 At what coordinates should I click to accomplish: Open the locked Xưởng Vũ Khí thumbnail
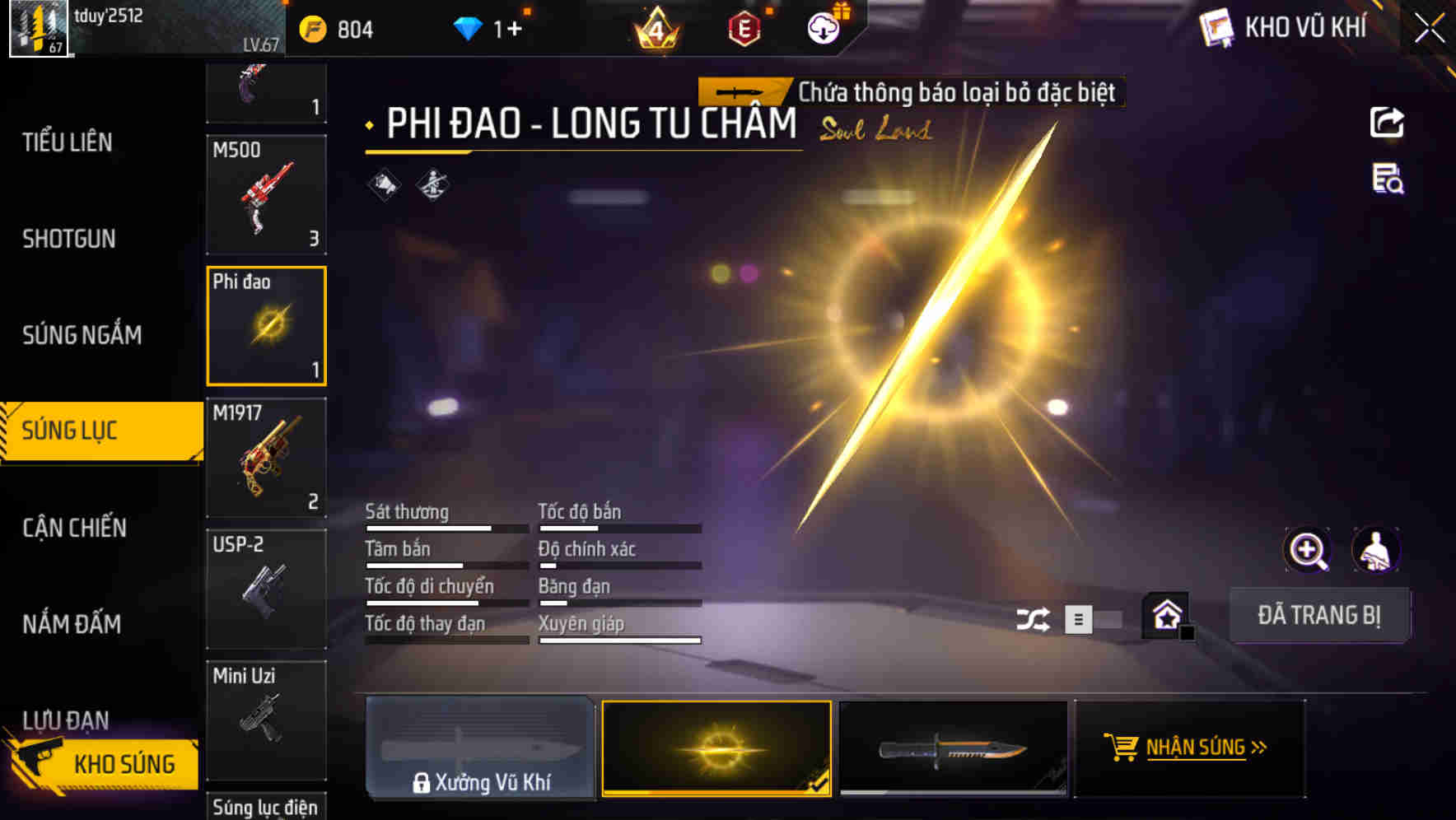[480, 749]
